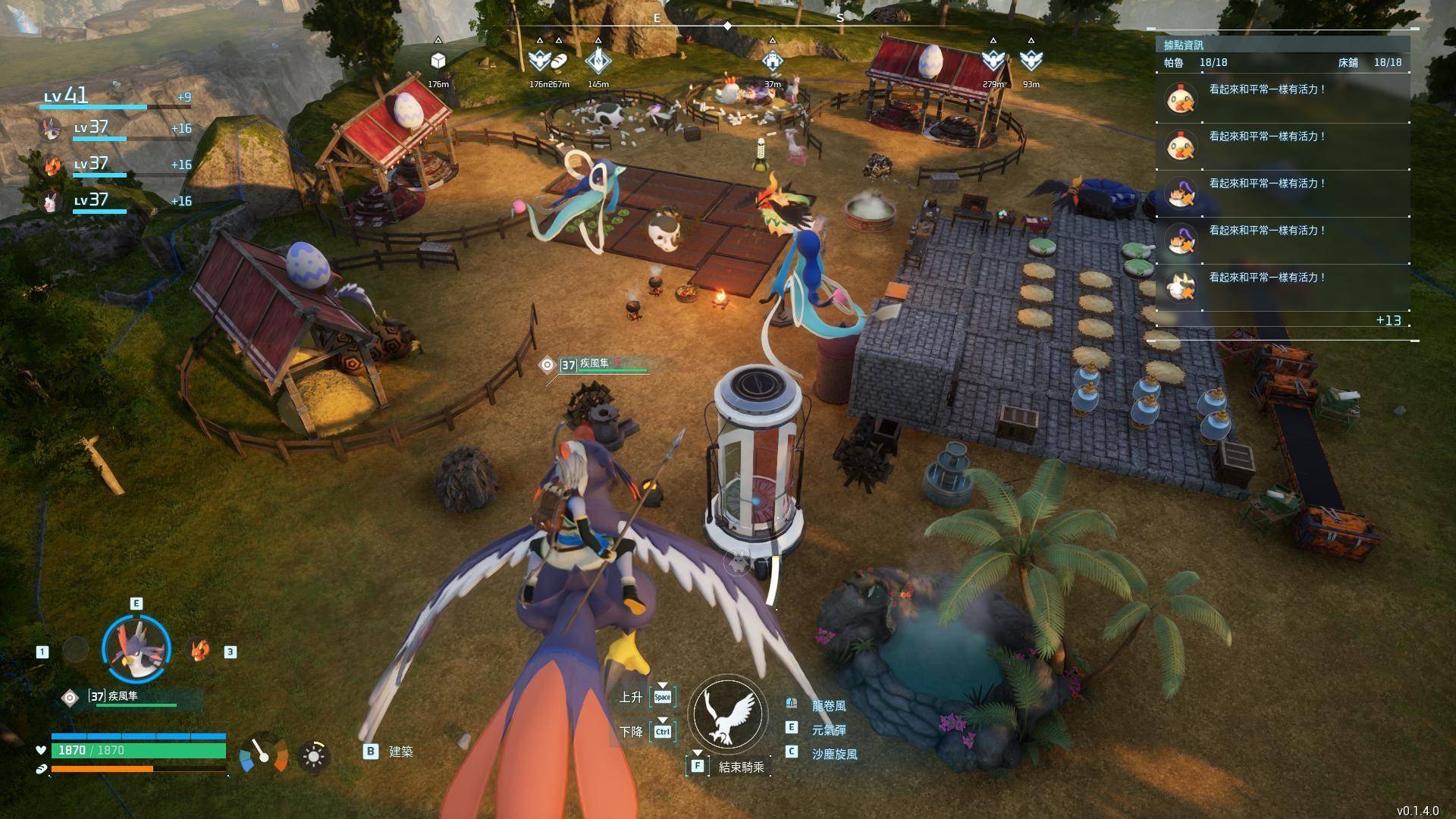Click the active pal portrait 疾風隼
Image resolution: width=1456 pixels, height=819 pixels.
click(x=136, y=649)
